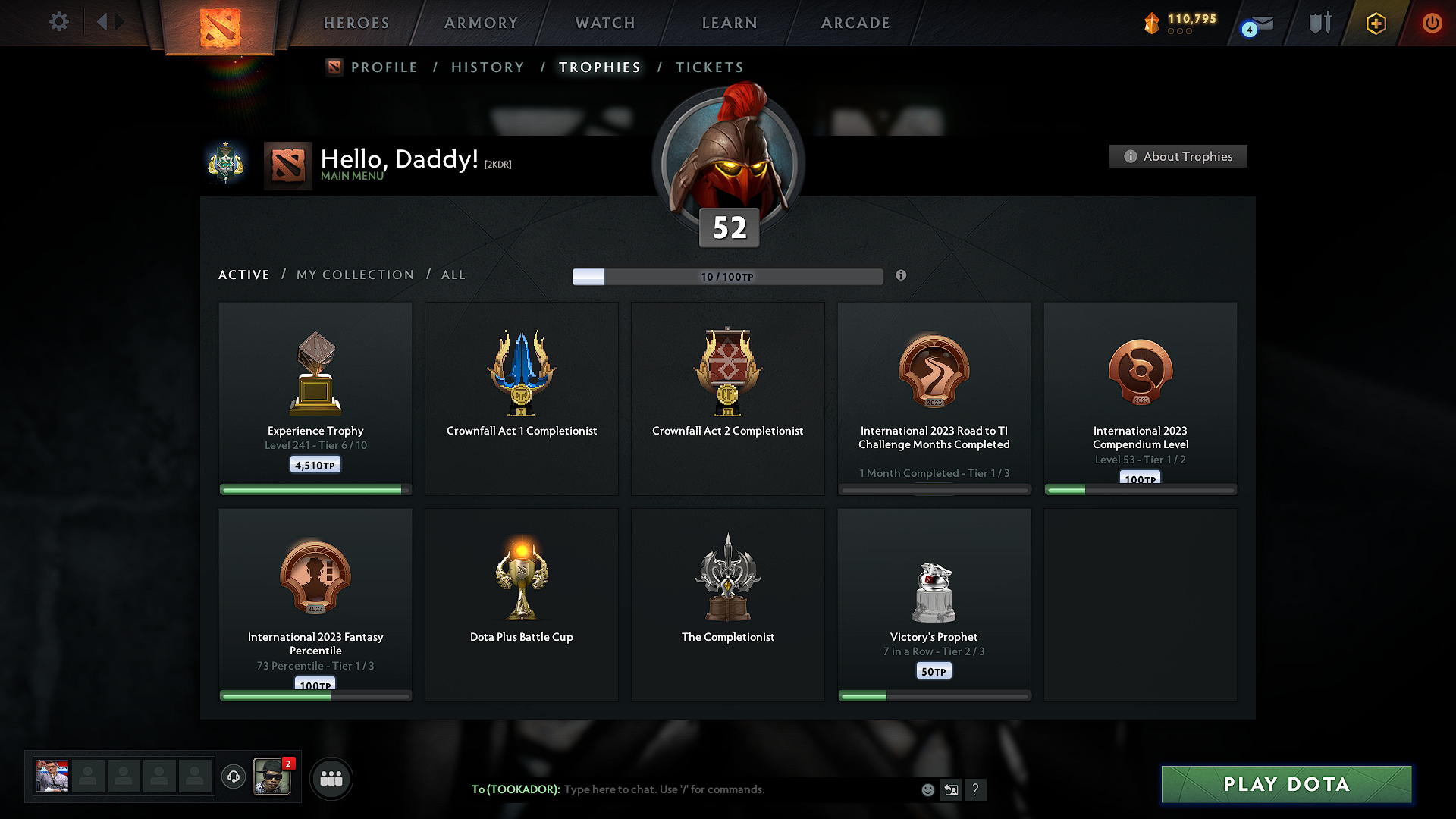Open About Trophies info icon next to progress bar
This screenshot has width=1456, height=819.
(902, 276)
